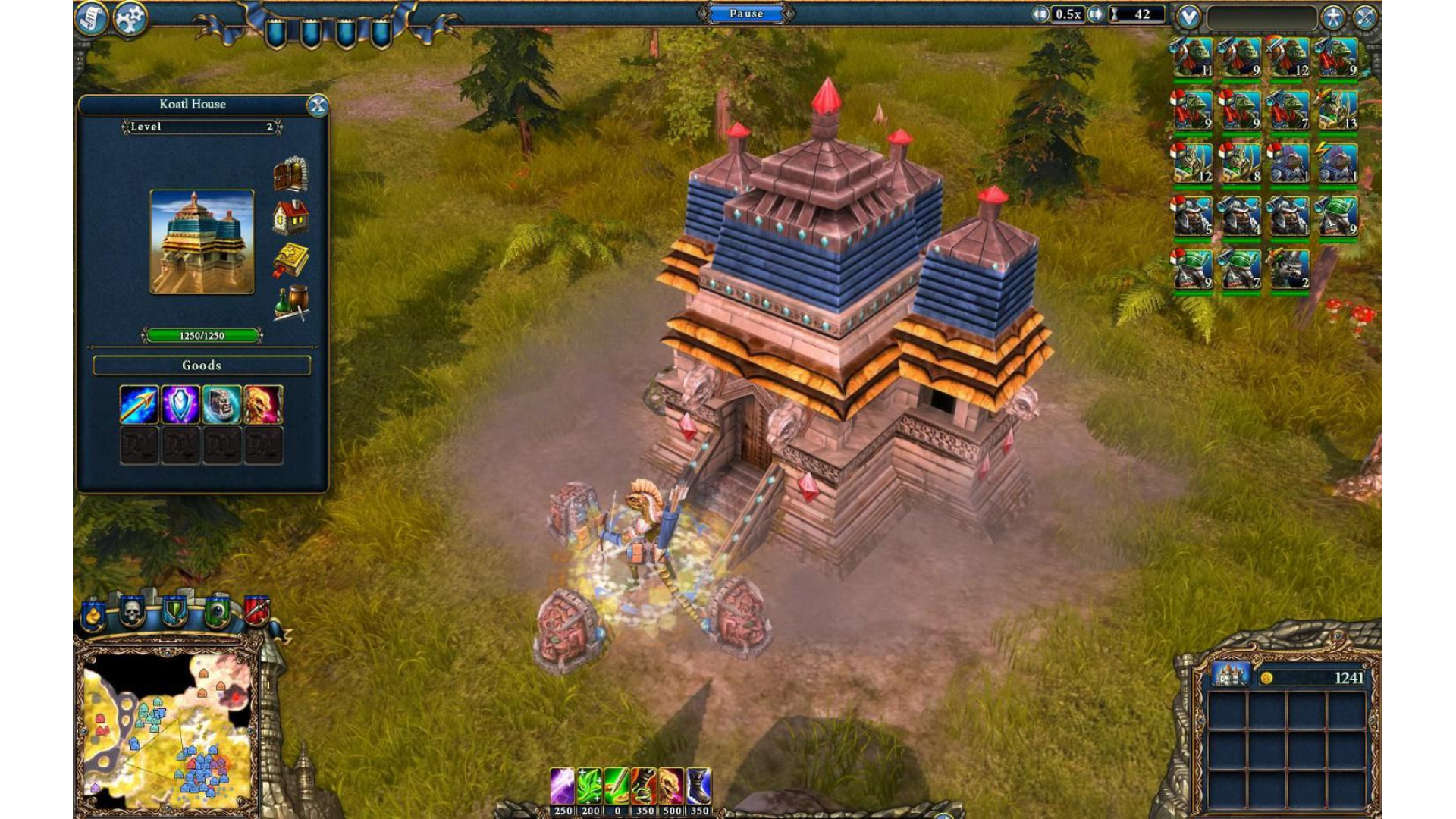
Task: Open the gears settings icon
Action: click(130, 18)
